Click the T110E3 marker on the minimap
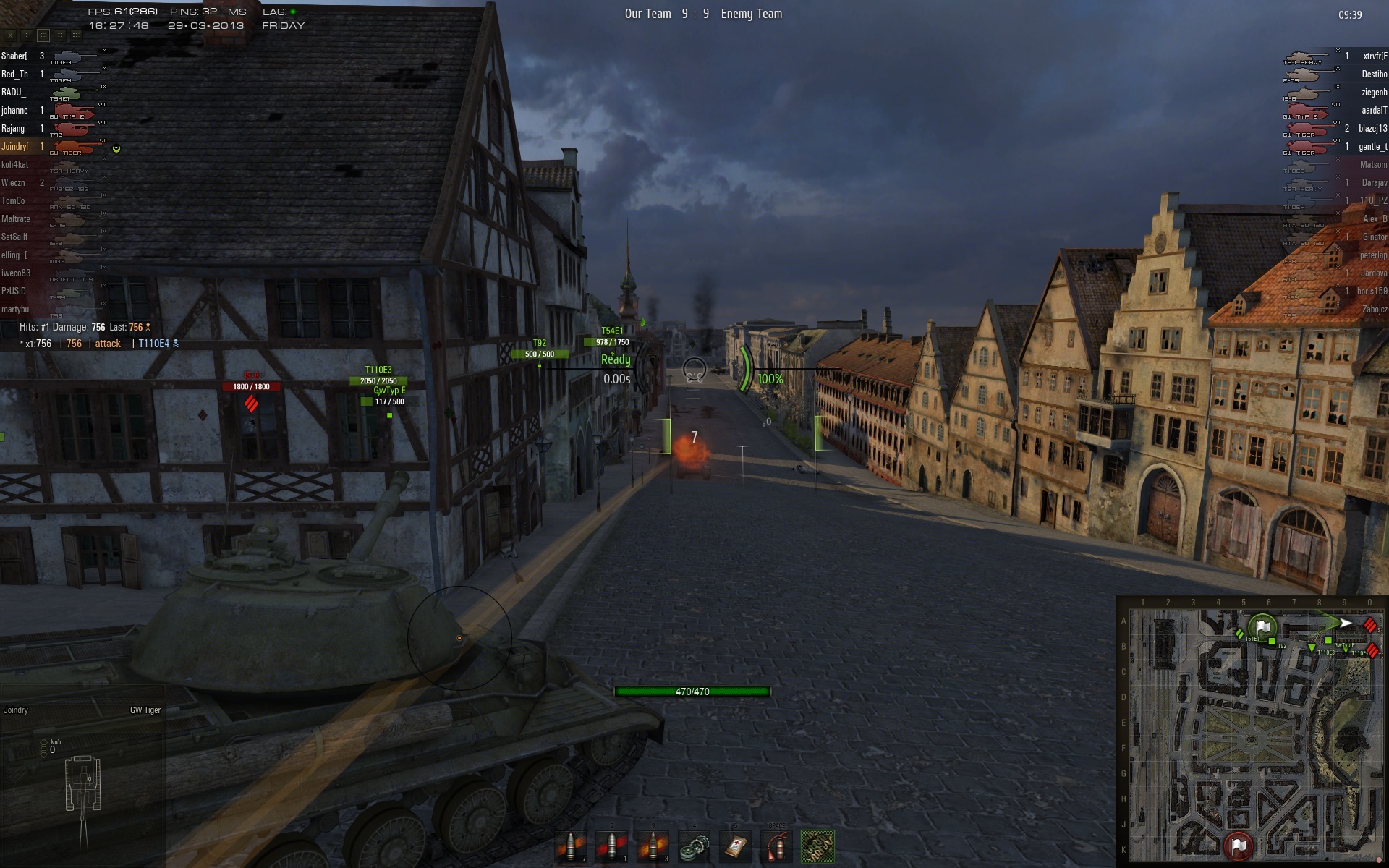This screenshot has height=868, width=1389. click(1312, 648)
